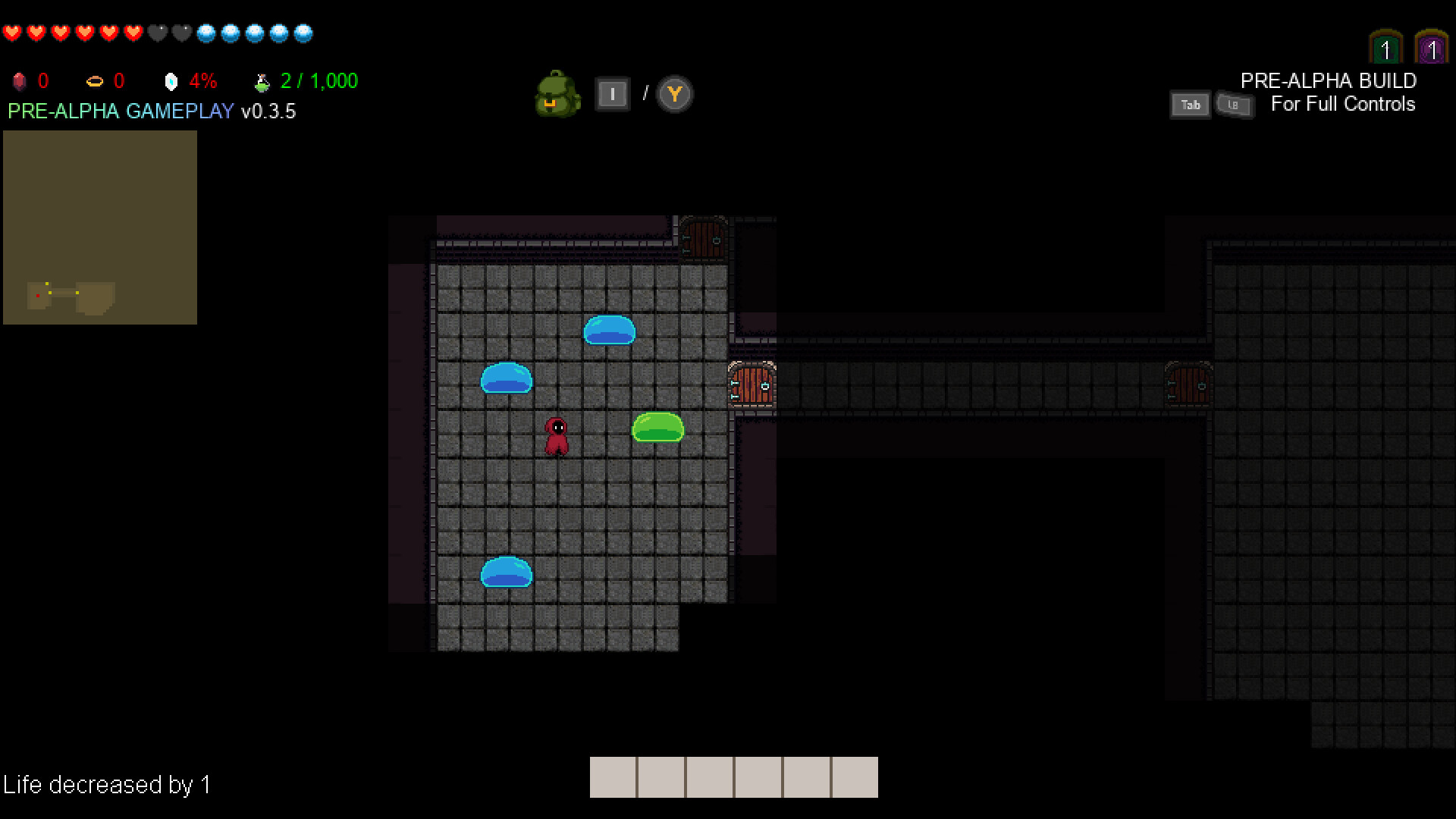The width and height of the screenshot is (1456, 819).
Task: Click the Life decreased by 1 message
Action: [x=109, y=786]
